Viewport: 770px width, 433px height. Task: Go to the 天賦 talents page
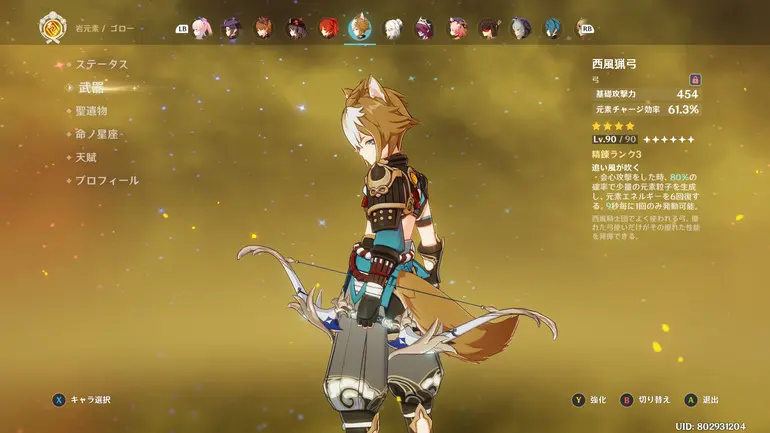[x=86, y=157]
